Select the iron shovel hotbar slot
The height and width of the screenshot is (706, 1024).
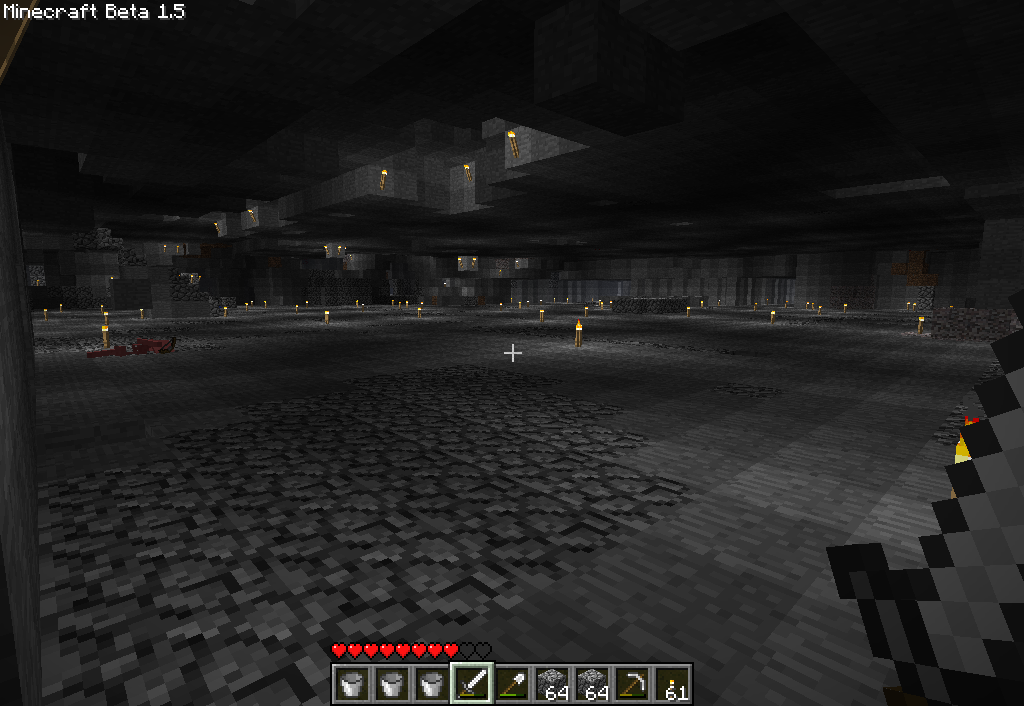click(x=512, y=684)
